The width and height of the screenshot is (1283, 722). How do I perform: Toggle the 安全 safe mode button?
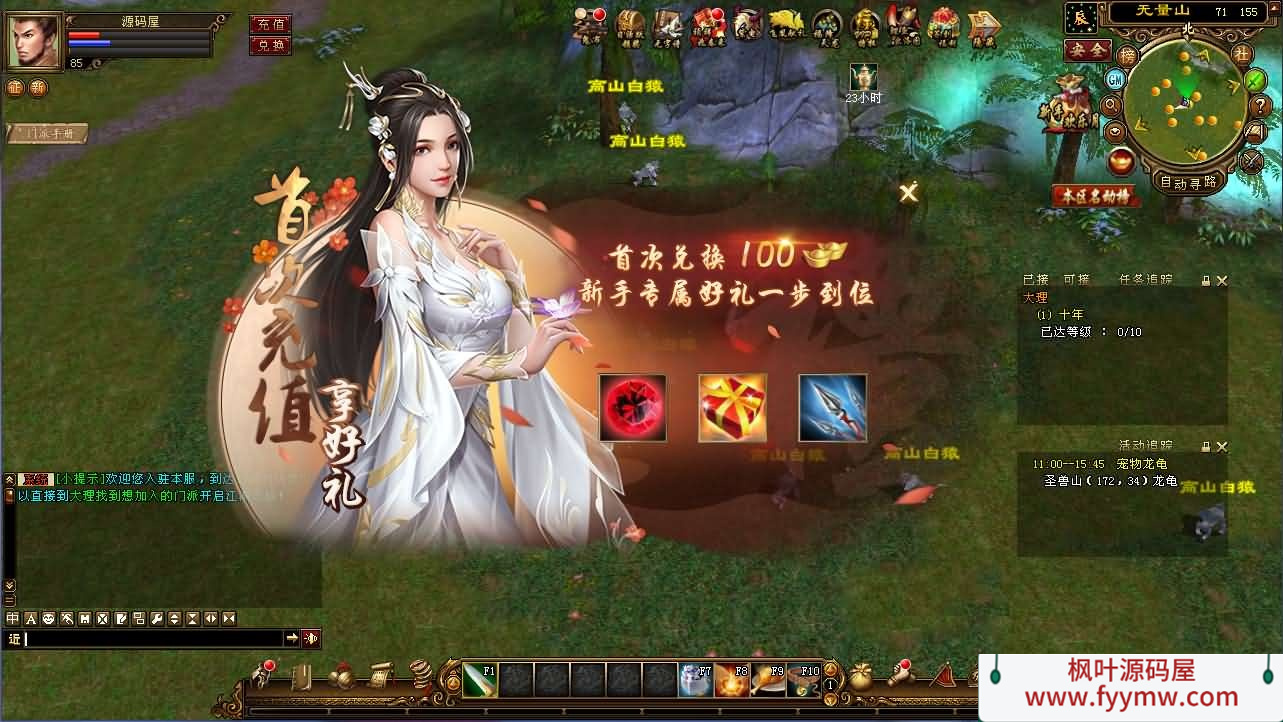pos(1087,49)
